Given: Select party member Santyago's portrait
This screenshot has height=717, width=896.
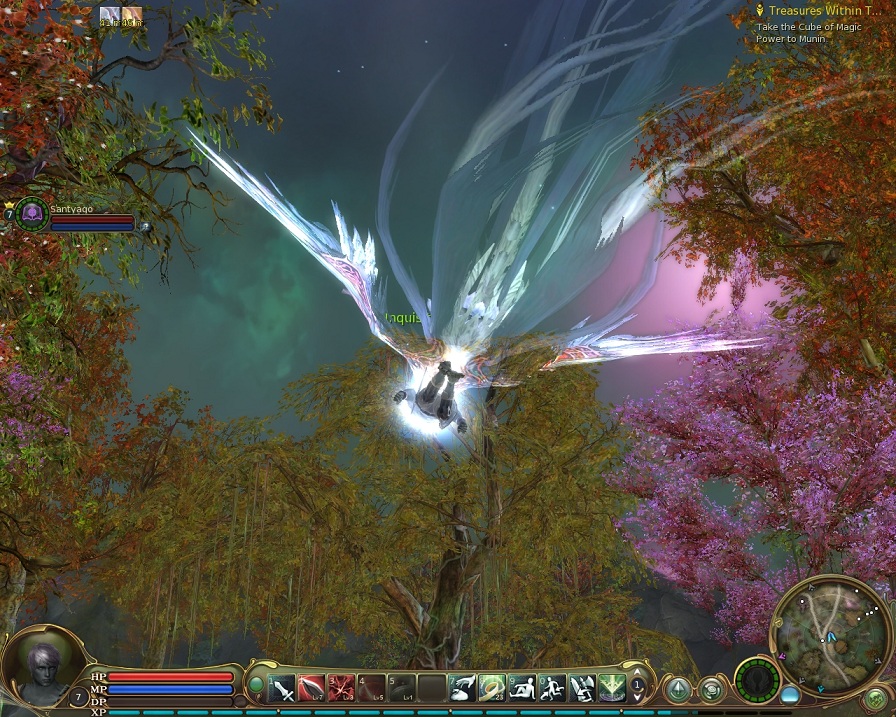Looking at the screenshot, I should pos(31,213).
